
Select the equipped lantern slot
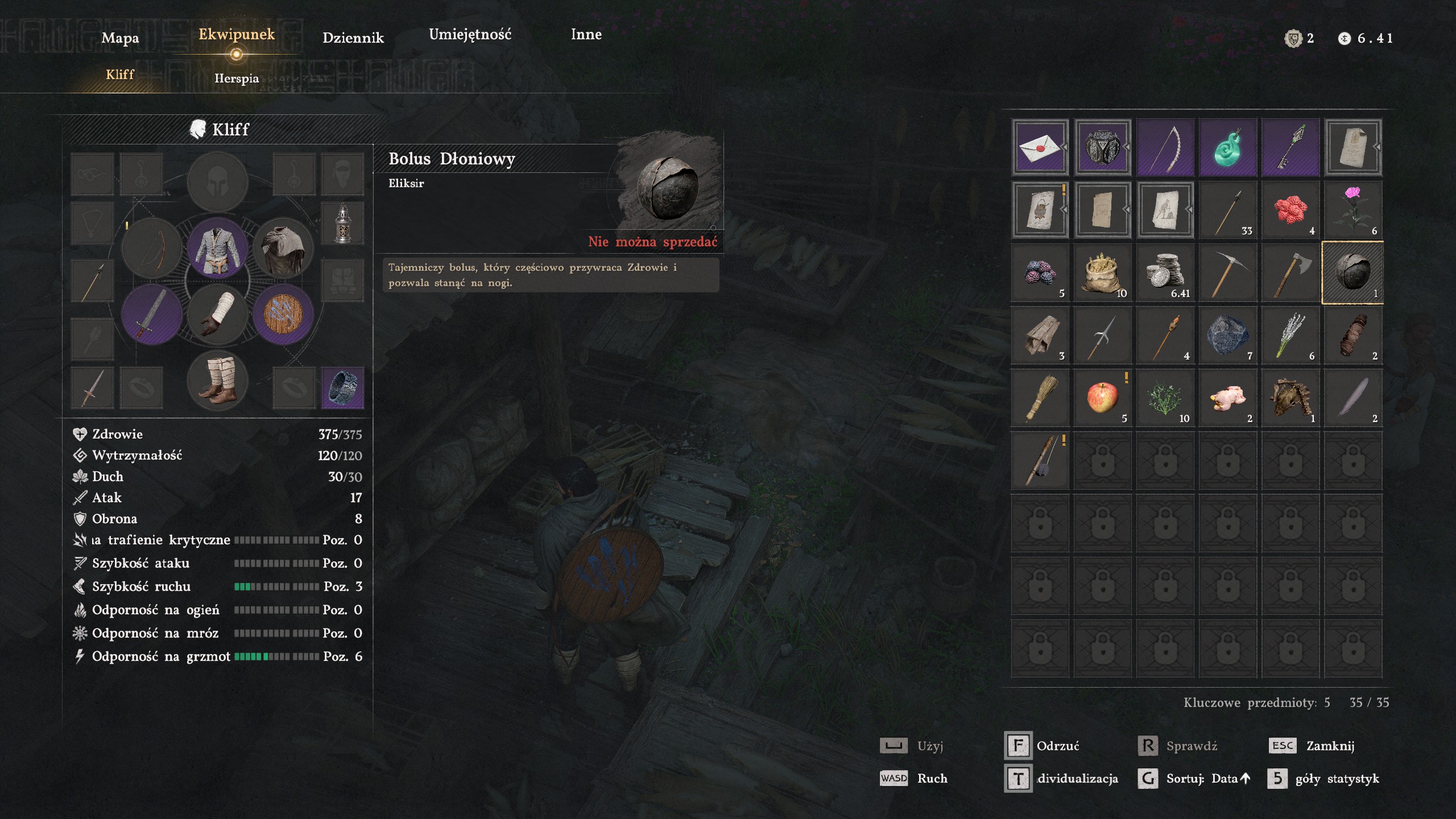pyautogui.click(x=342, y=223)
